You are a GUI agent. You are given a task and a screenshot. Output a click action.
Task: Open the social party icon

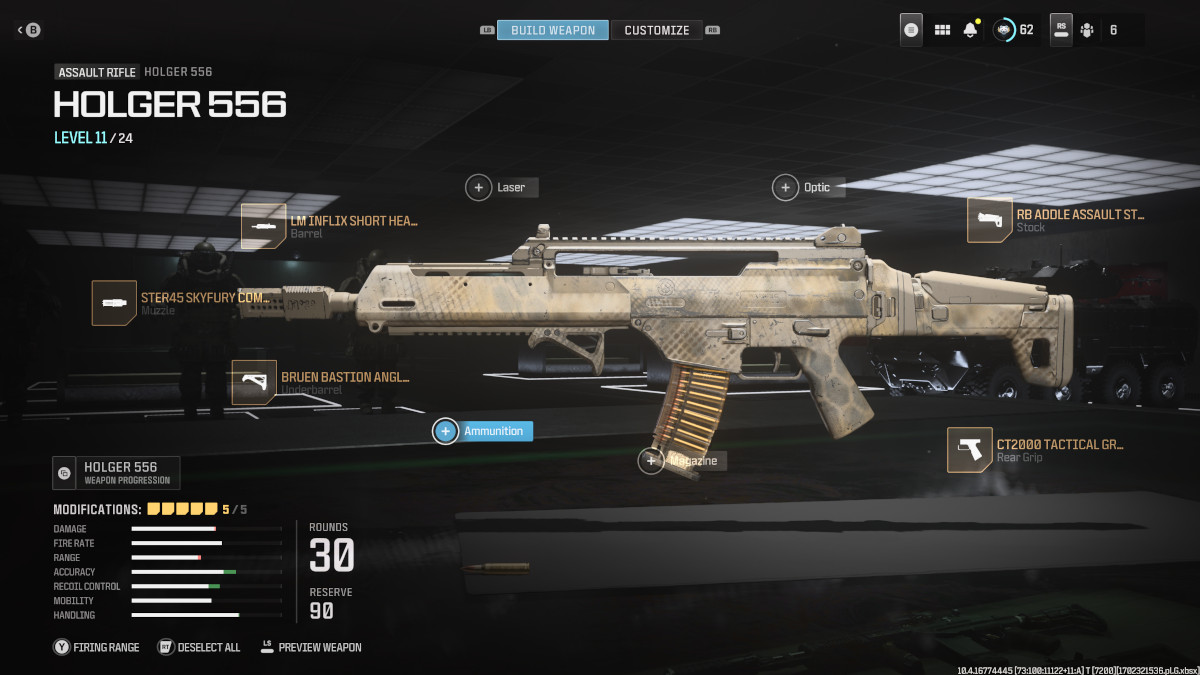1087,30
